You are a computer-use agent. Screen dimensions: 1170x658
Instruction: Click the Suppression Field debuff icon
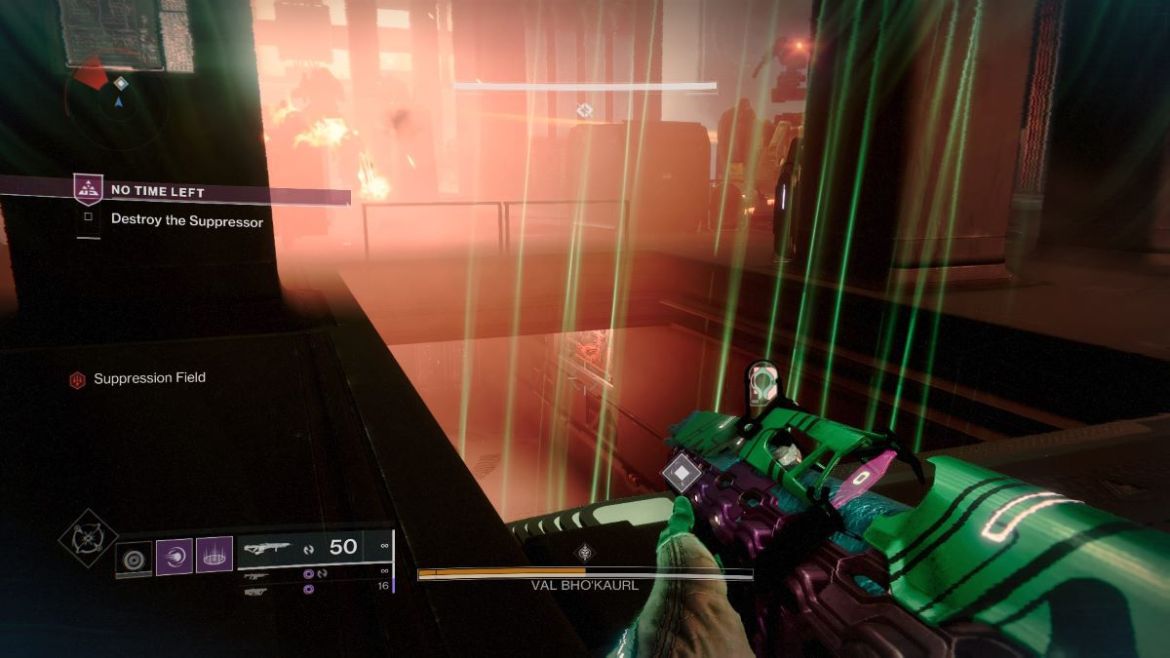[x=77, y=380]
